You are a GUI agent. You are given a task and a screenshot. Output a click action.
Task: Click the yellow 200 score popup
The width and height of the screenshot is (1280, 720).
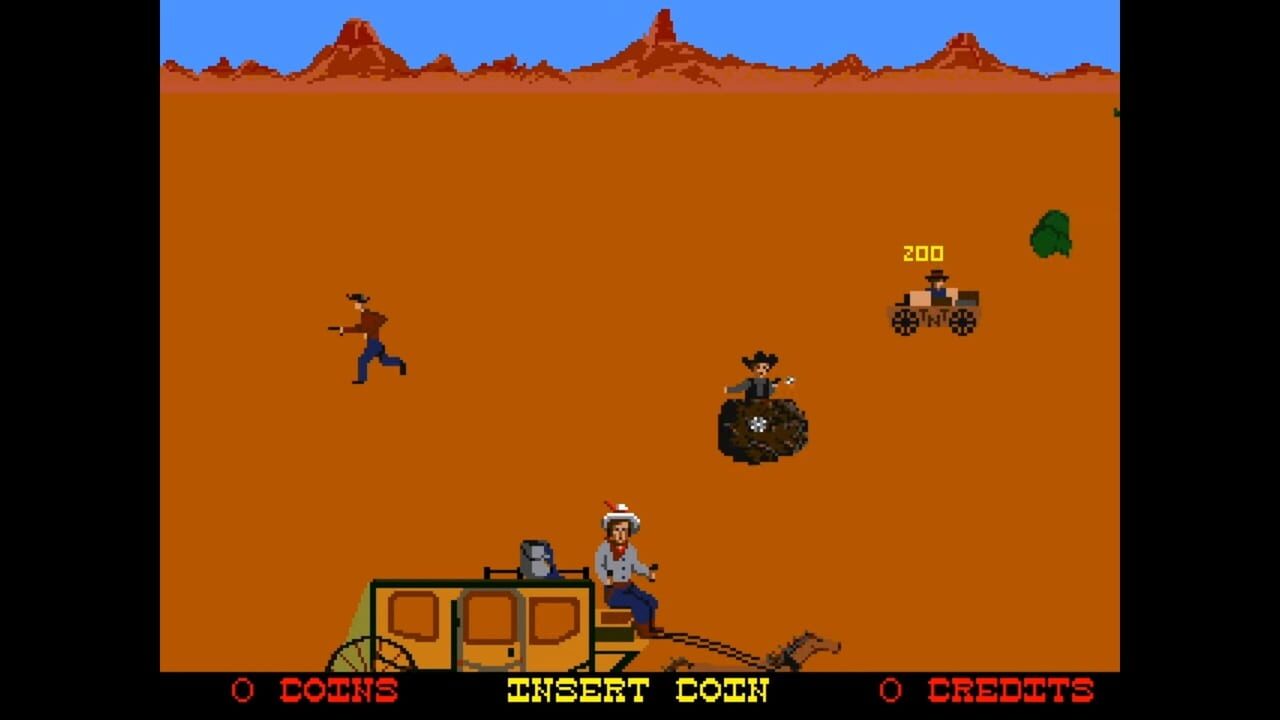click(x=926, y=253)
